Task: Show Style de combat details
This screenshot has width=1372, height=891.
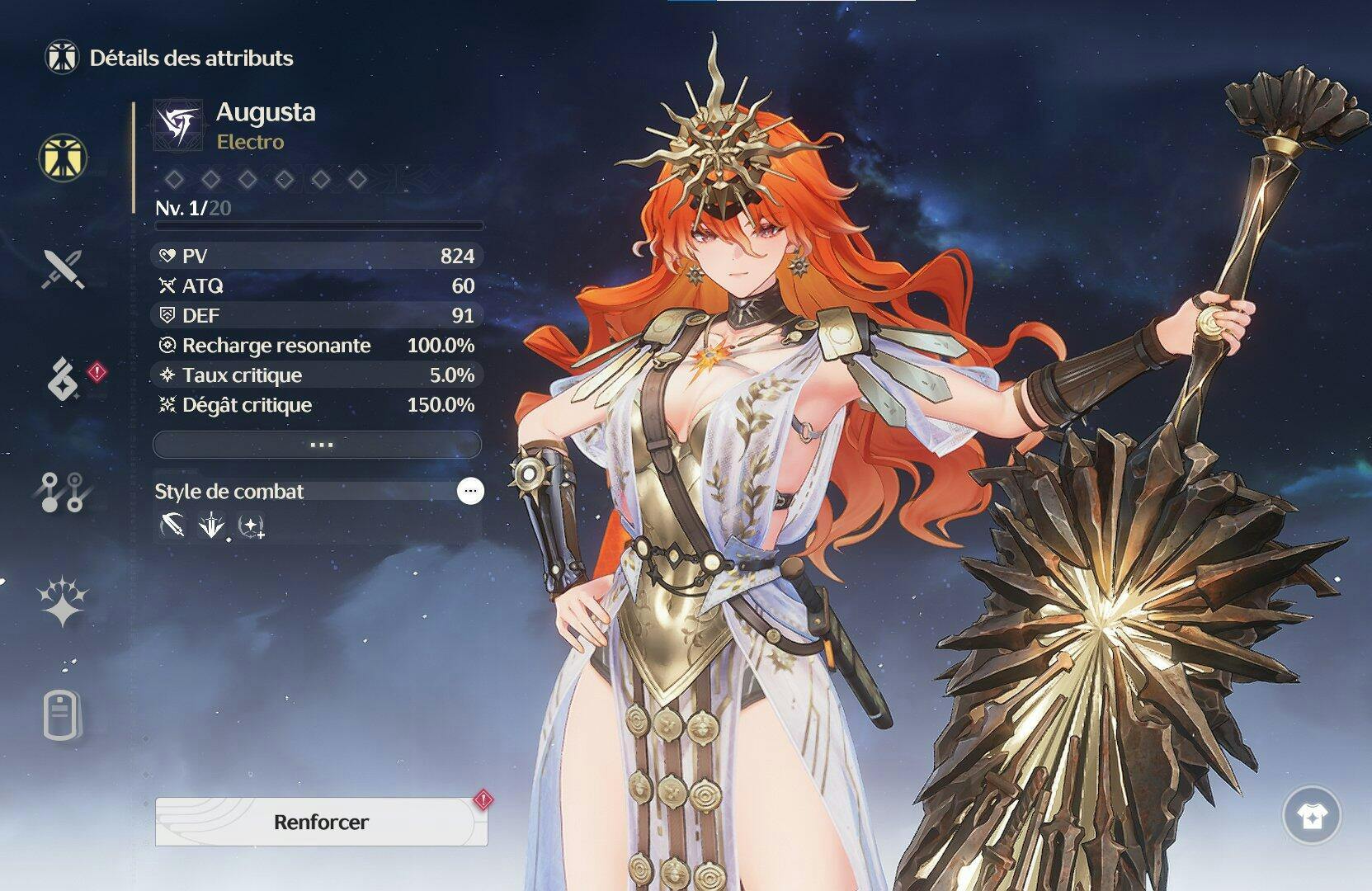Action: 470,491
